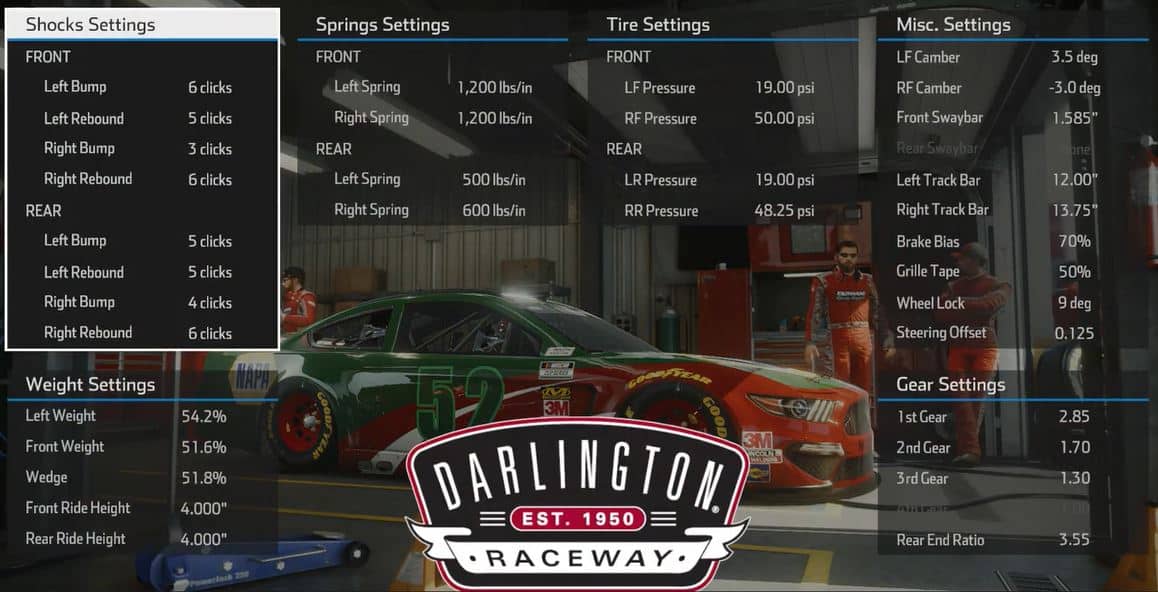The image size is (1158, 592).
Task: Choose the Misc. Settings panel
Action: [x=953, y=24]
